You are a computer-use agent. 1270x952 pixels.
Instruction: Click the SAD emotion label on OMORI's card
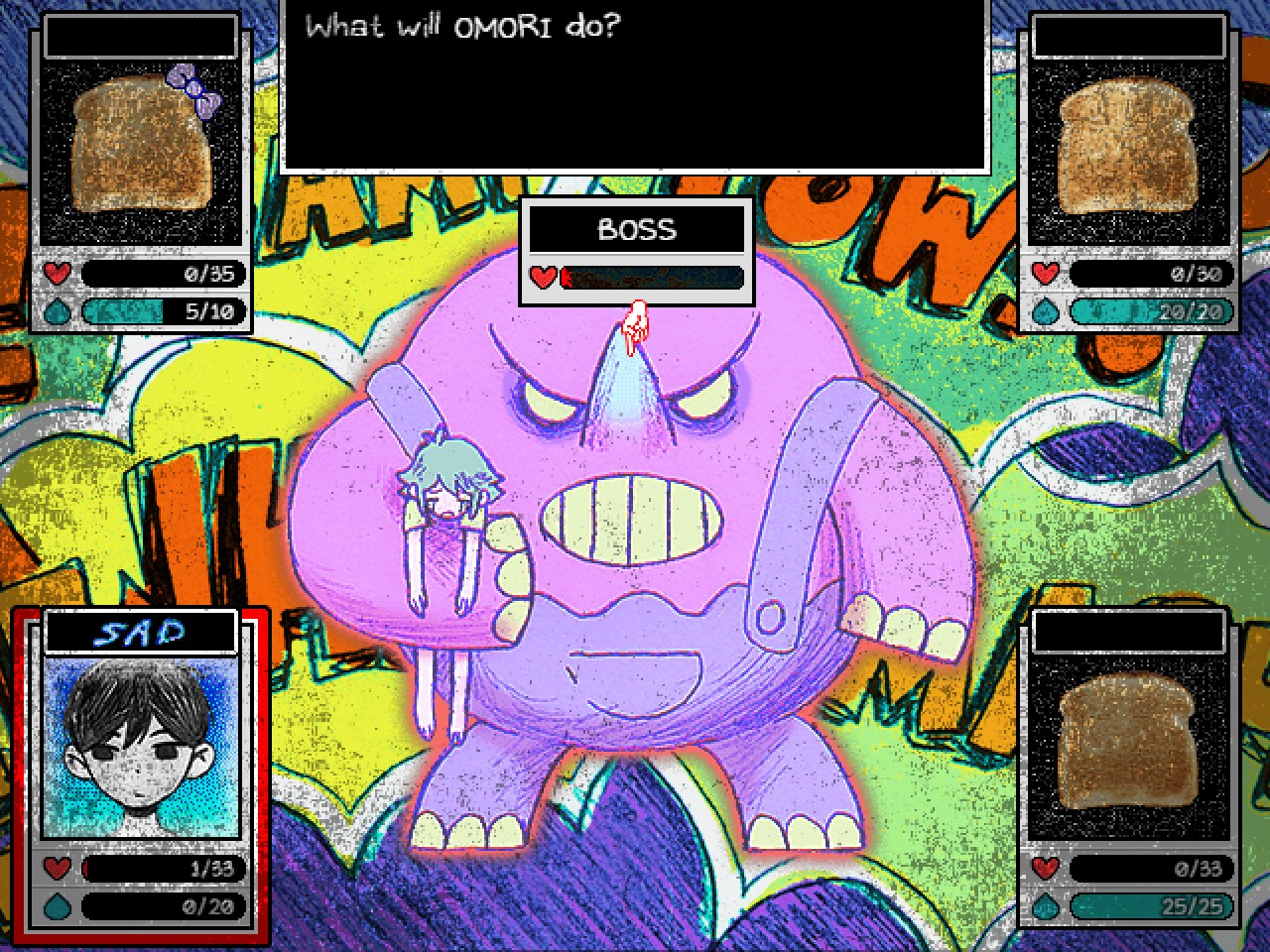coord(140,629)
